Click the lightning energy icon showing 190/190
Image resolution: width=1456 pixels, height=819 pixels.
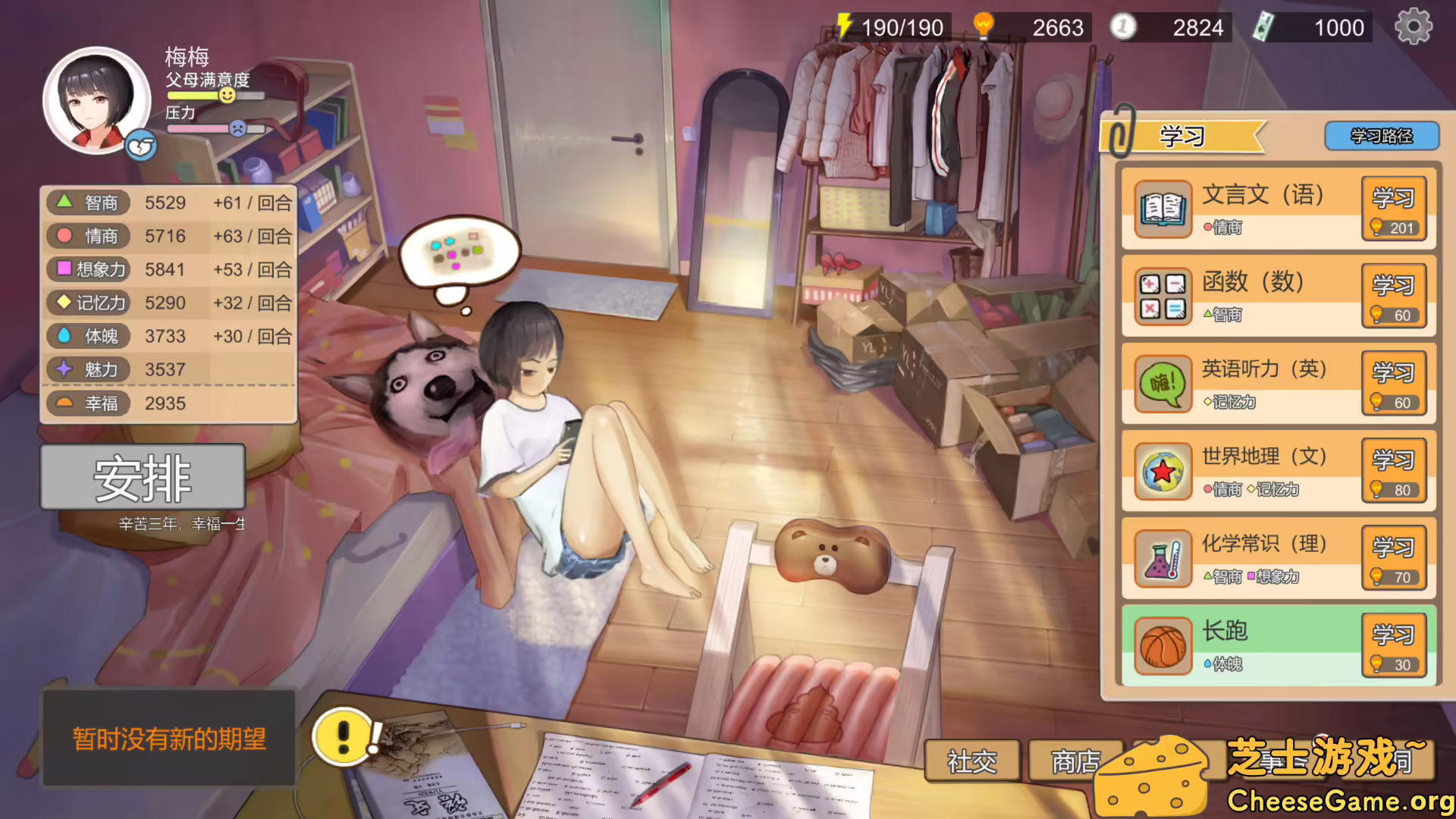coord(844,27)
